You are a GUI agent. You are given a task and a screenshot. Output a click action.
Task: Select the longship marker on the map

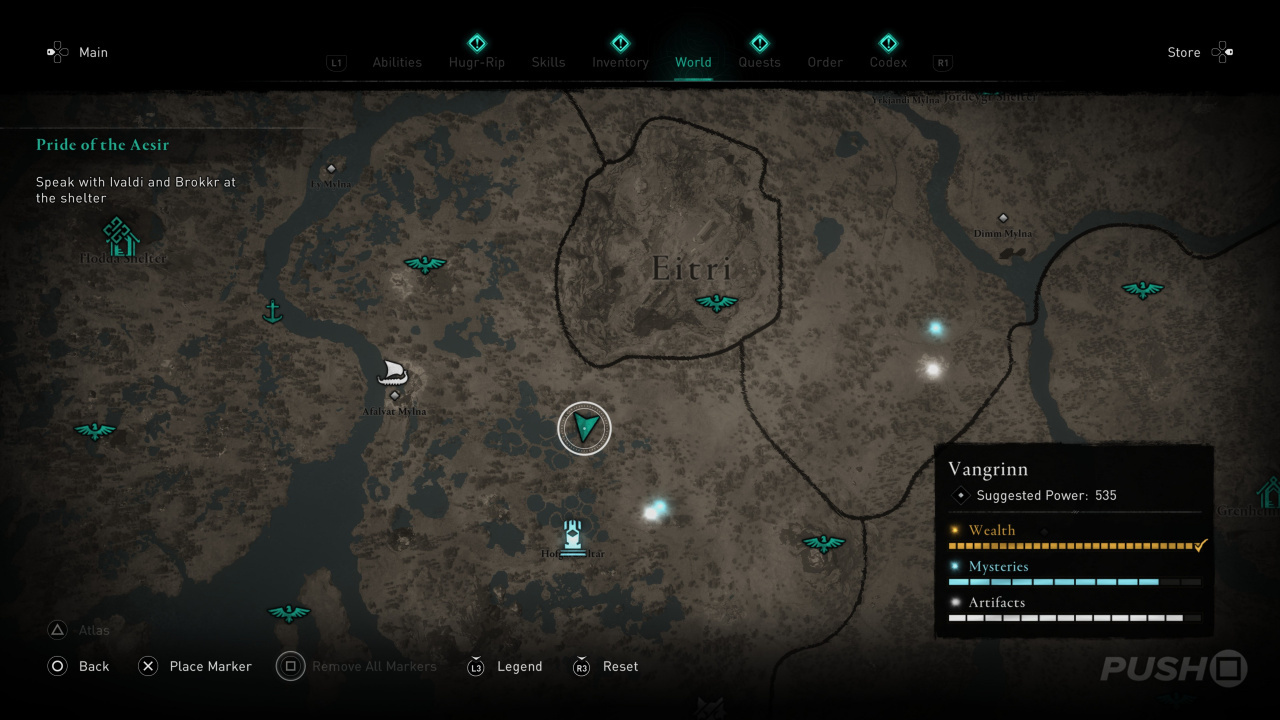tap(392, 374)
